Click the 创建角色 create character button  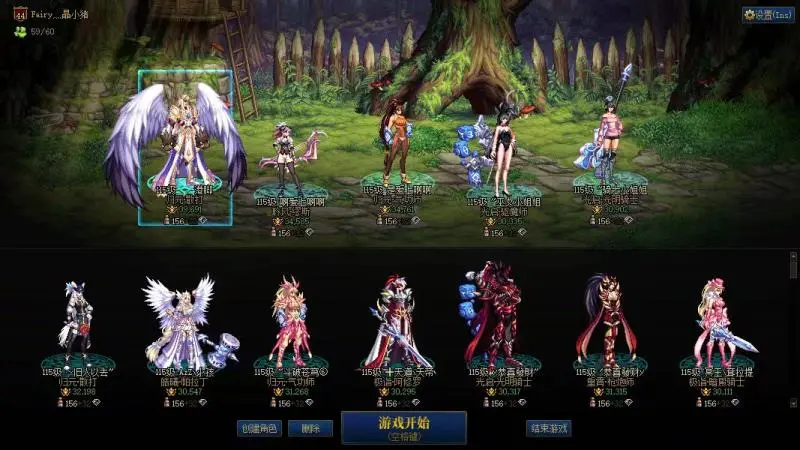click(257, 428)
